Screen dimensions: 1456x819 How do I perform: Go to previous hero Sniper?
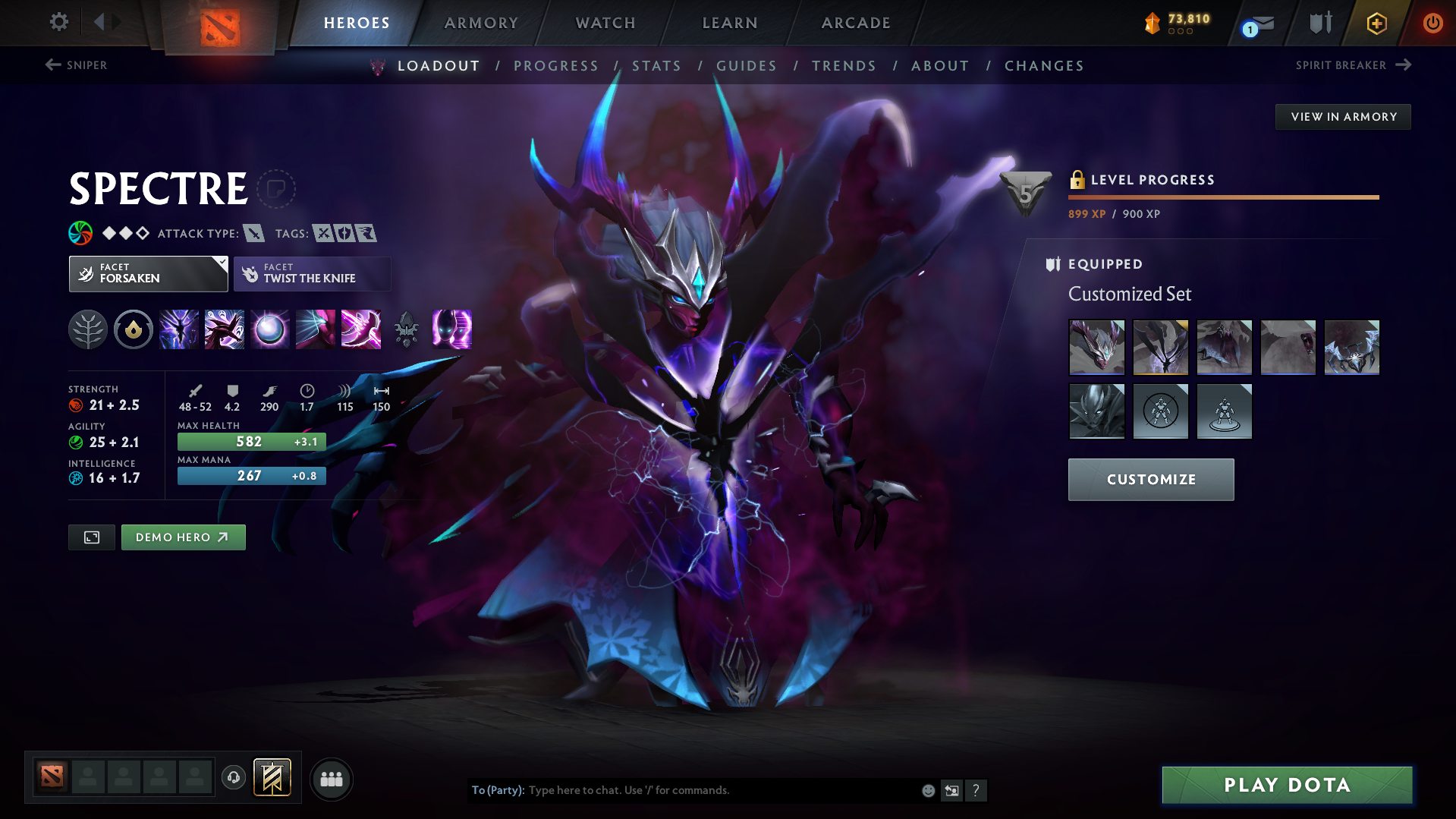(x=76, y=65)
